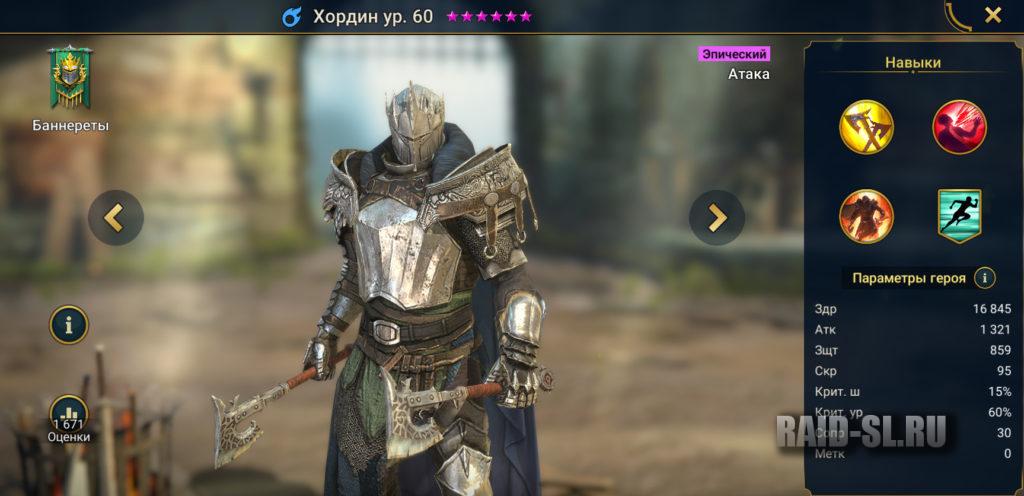Screen dimensions: 1024x496
Task: Close the hero screen with the X
Action: click(x=992, y=15)
